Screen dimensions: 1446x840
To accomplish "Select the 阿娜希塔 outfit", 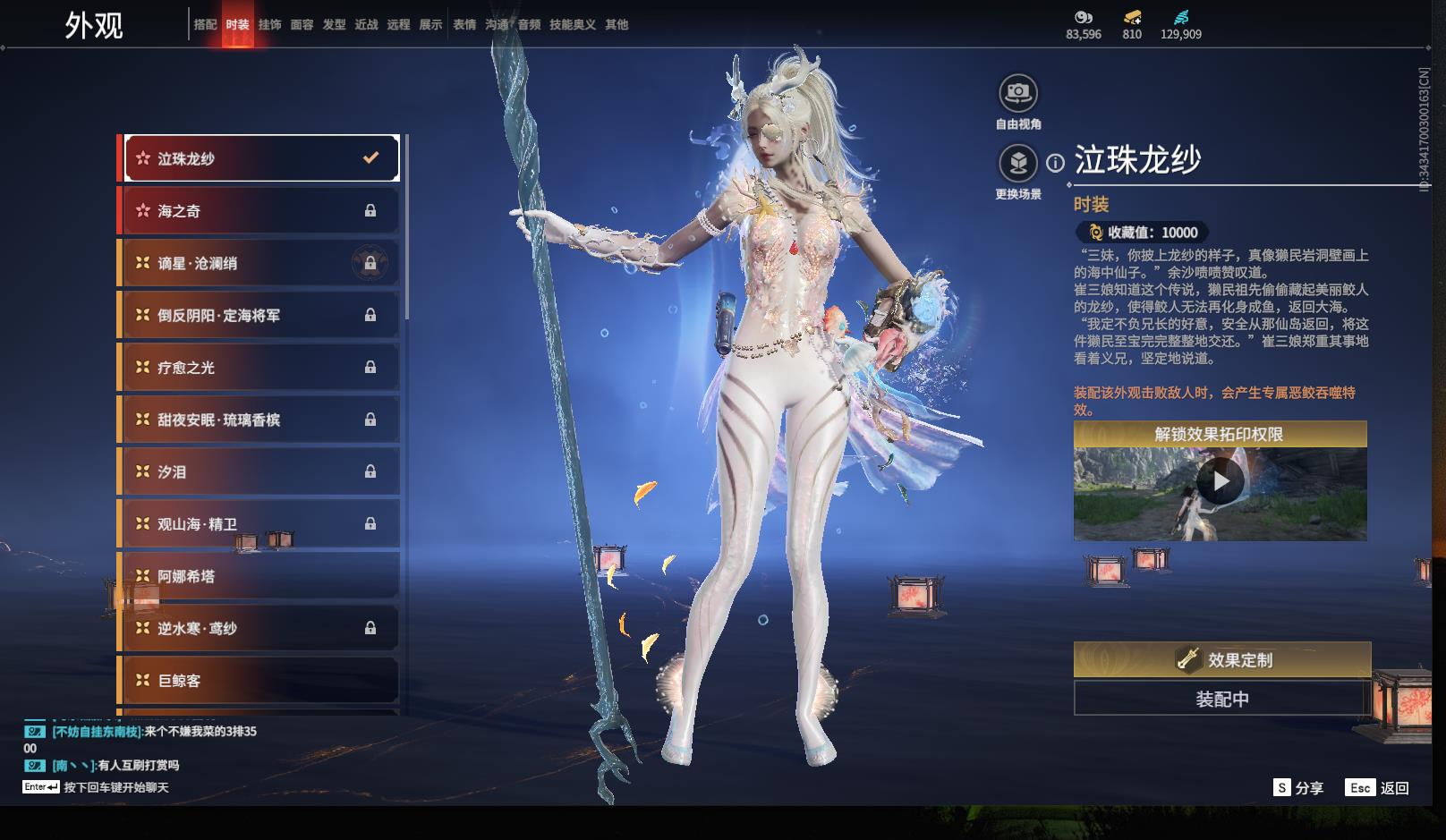I will pyautogui.click(x=259, y=576).
